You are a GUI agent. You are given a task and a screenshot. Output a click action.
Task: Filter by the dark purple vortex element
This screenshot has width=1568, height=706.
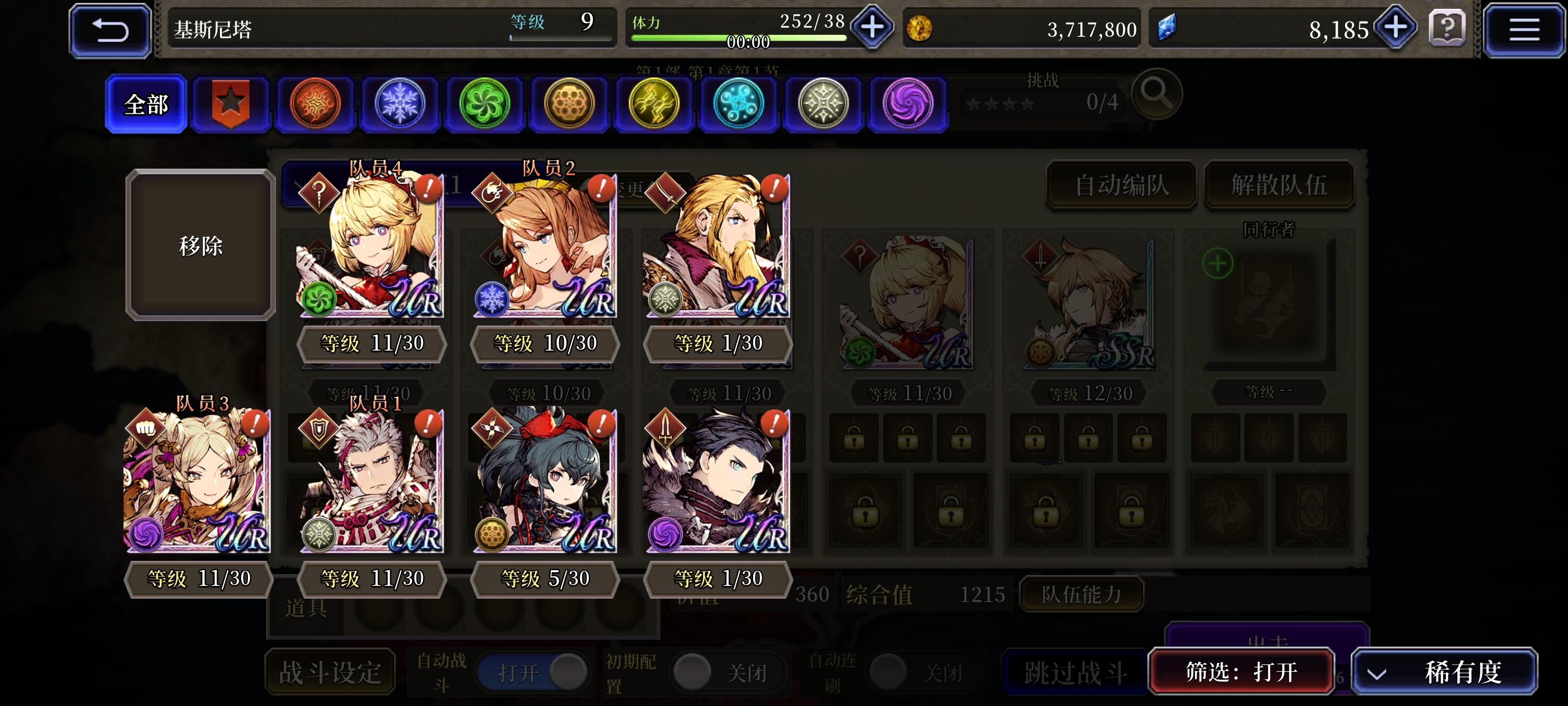point(907,102)
